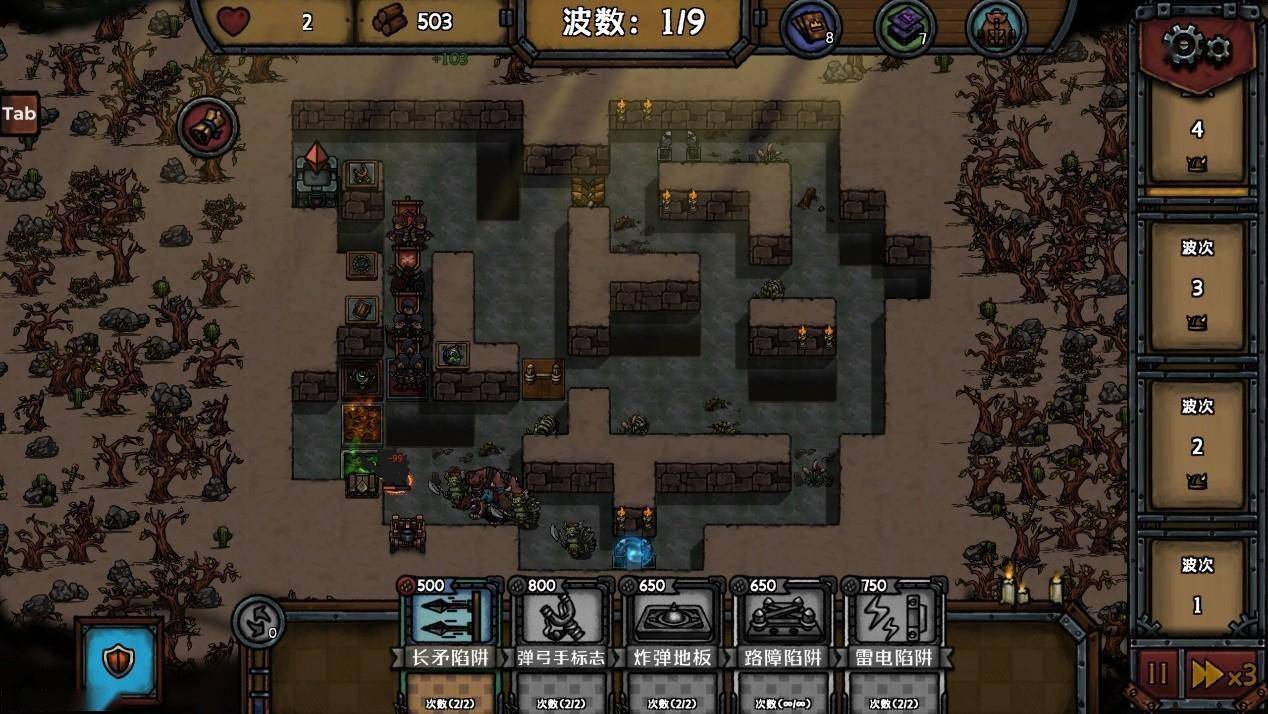Click the red scroll button near Tab
The image size is (1268, 714).
pos(208,127)
